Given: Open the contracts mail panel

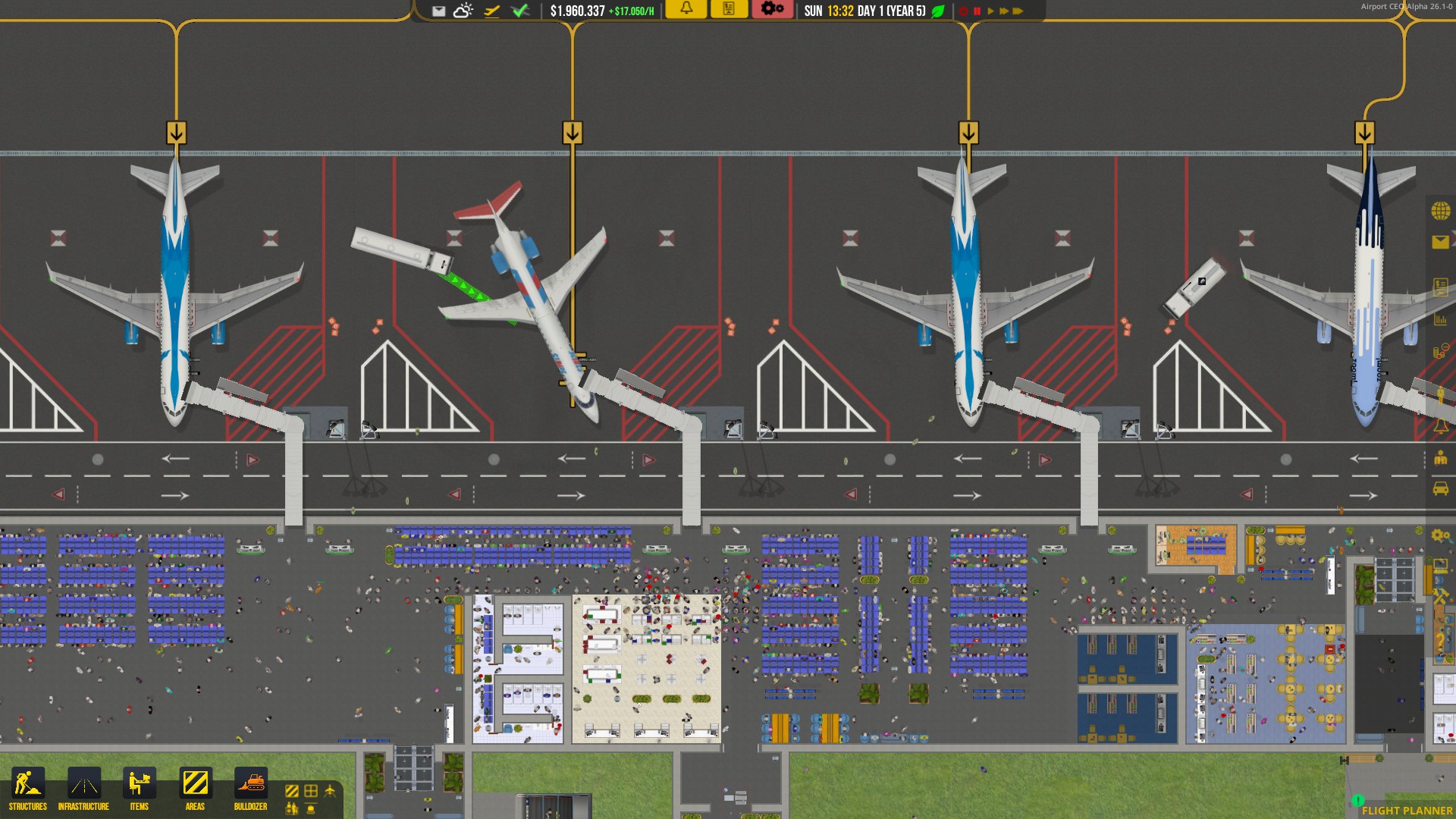Looking at the screenshot, I should [x=1441, y=241].
